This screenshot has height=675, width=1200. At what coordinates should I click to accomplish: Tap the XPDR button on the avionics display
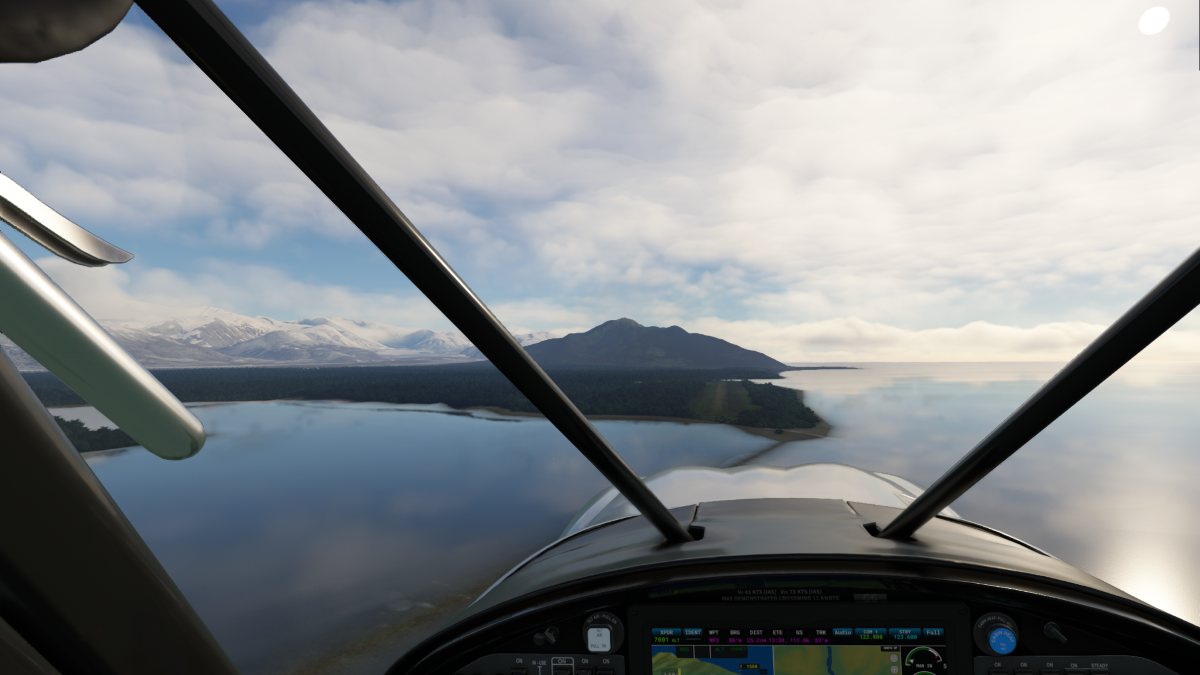point(666,632)
